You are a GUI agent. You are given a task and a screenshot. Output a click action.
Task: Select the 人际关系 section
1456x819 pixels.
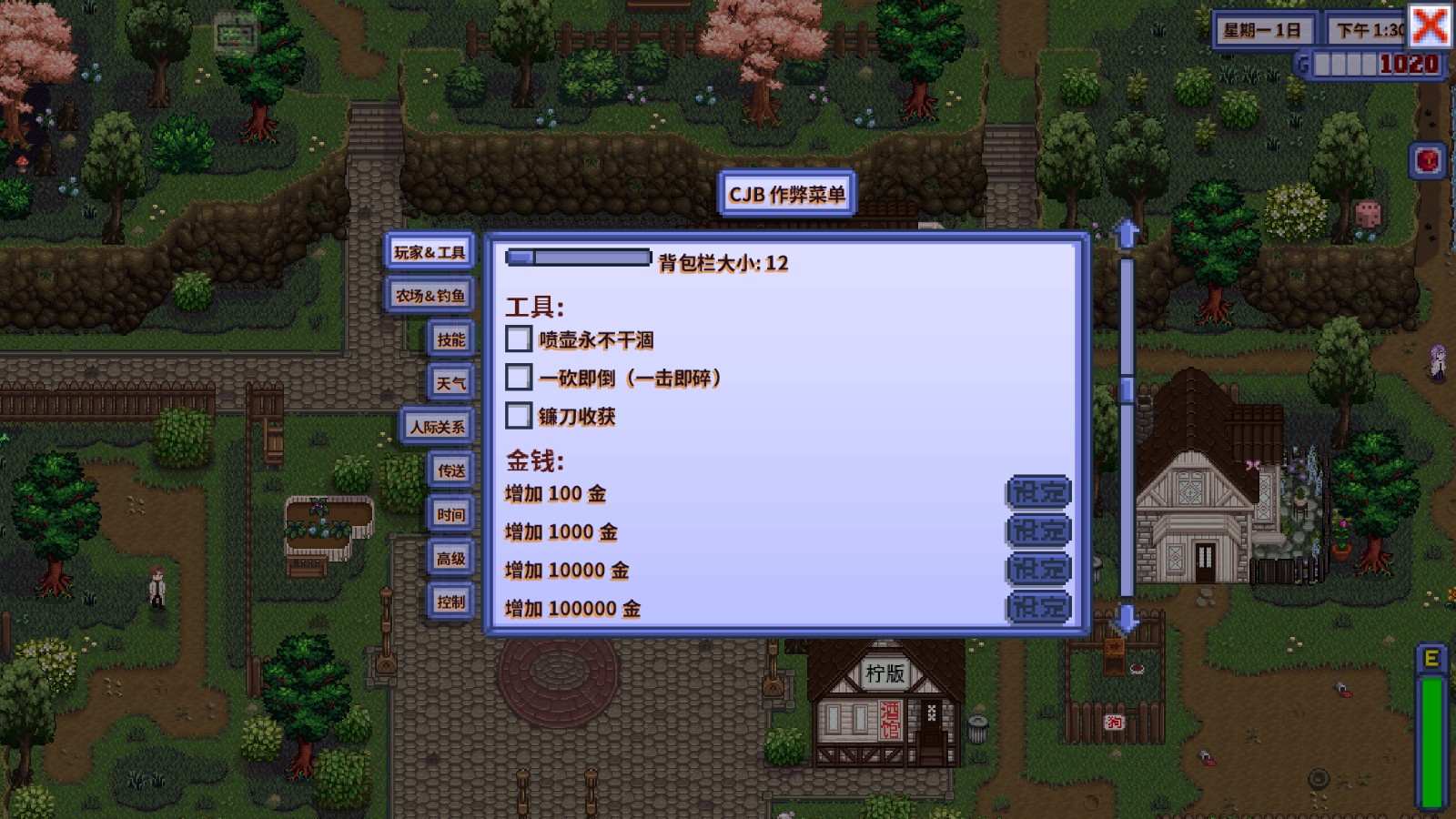point(439,427)
